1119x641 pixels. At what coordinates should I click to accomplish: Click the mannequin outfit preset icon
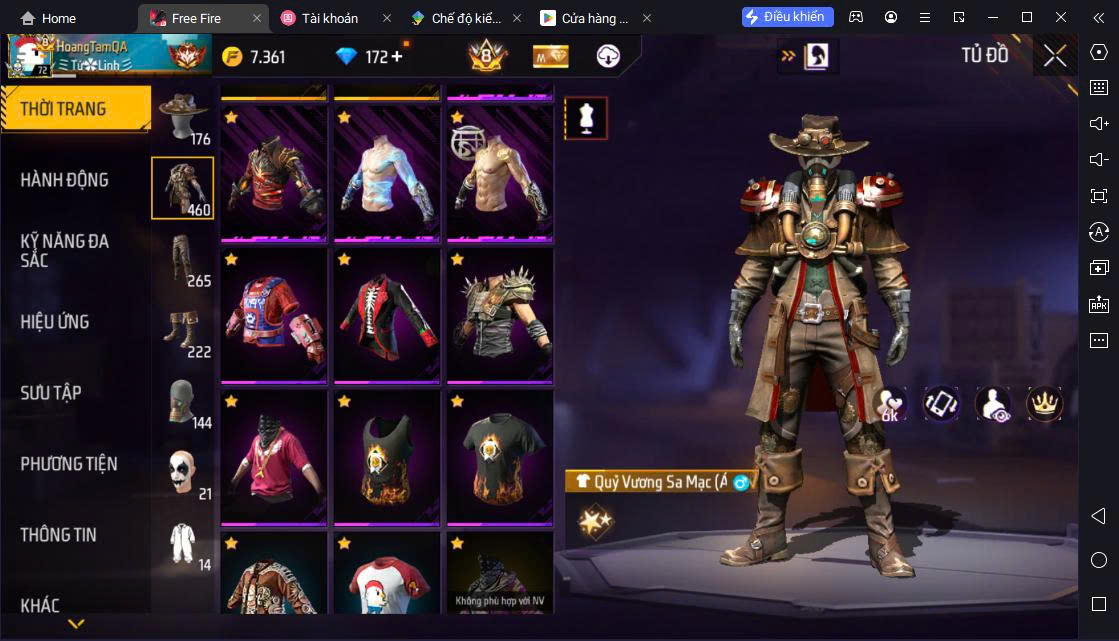[586, 118]
